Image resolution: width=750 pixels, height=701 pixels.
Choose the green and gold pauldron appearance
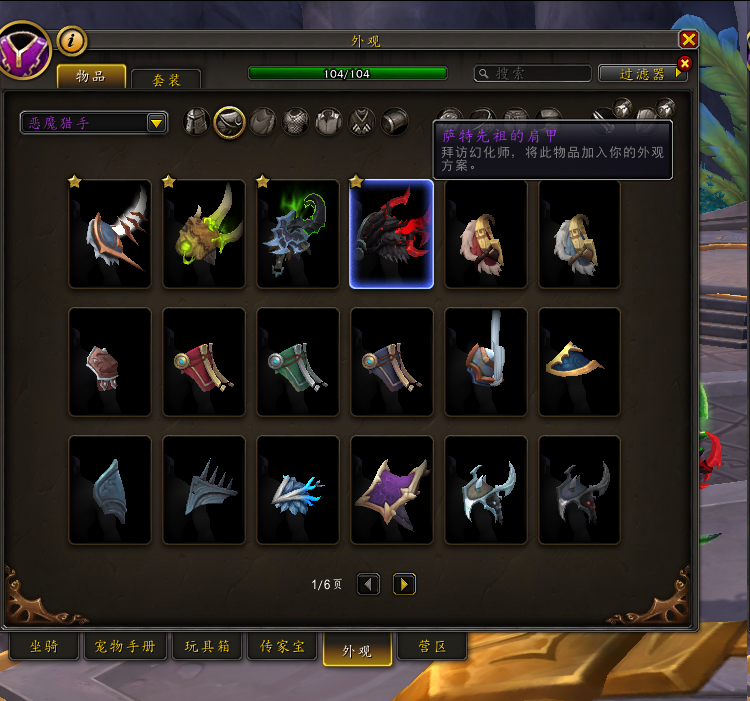(x=298, y=362)
